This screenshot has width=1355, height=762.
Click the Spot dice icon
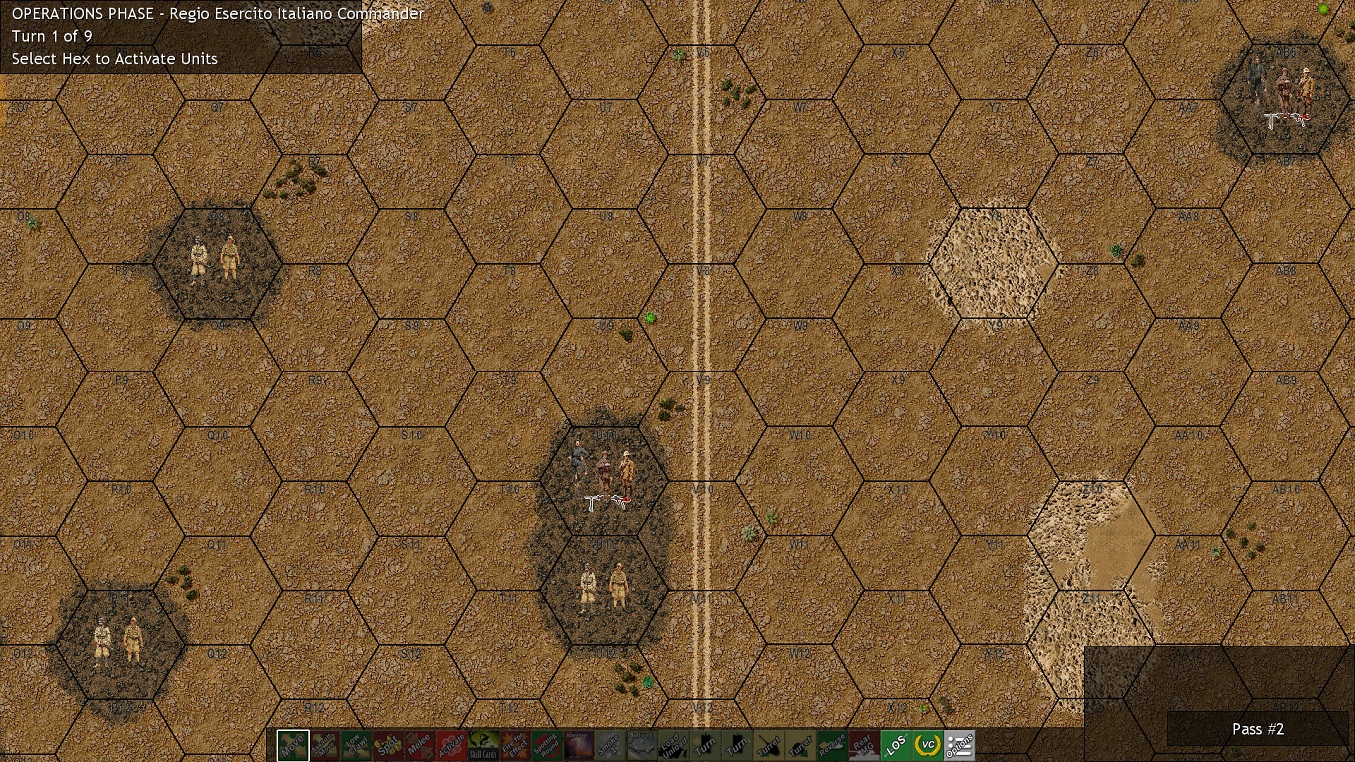pos(388,745)
